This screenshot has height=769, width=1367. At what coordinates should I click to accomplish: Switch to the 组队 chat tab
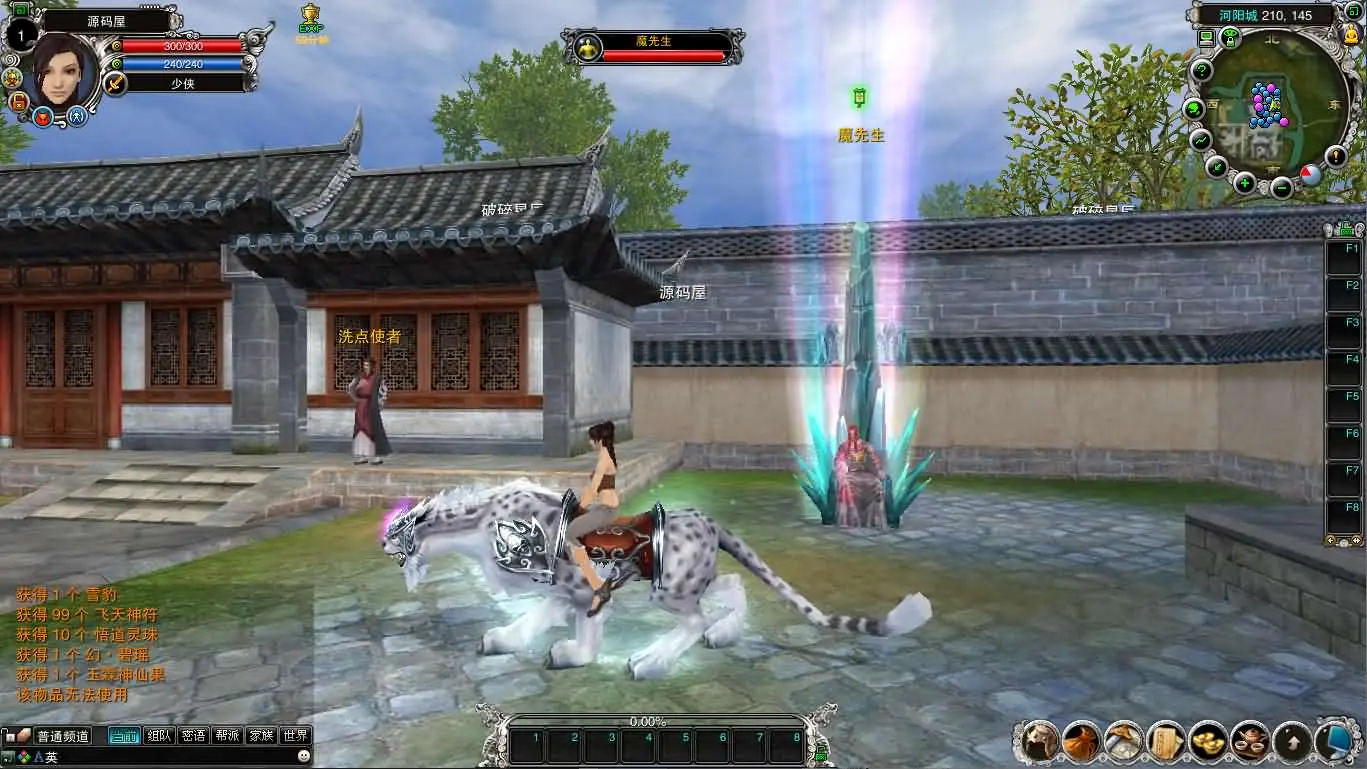coord(159,736)
